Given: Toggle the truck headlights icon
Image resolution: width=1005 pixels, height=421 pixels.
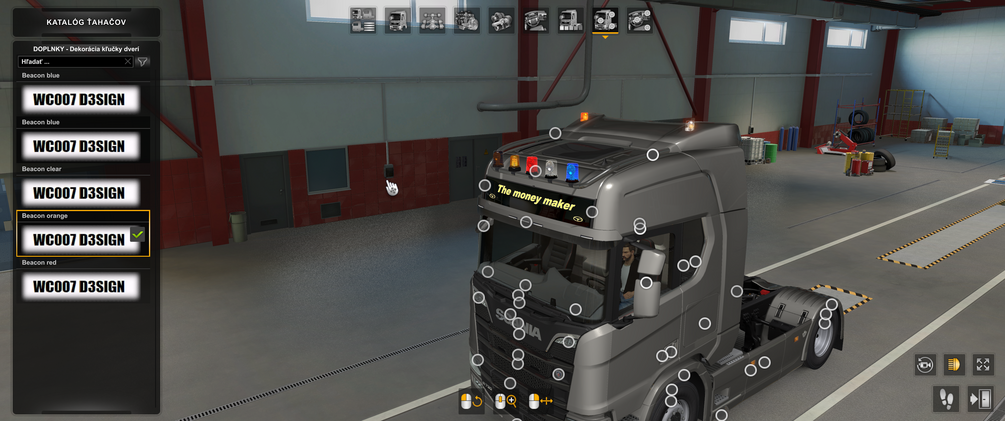Looking at the screenshot, I should (954, 365).
